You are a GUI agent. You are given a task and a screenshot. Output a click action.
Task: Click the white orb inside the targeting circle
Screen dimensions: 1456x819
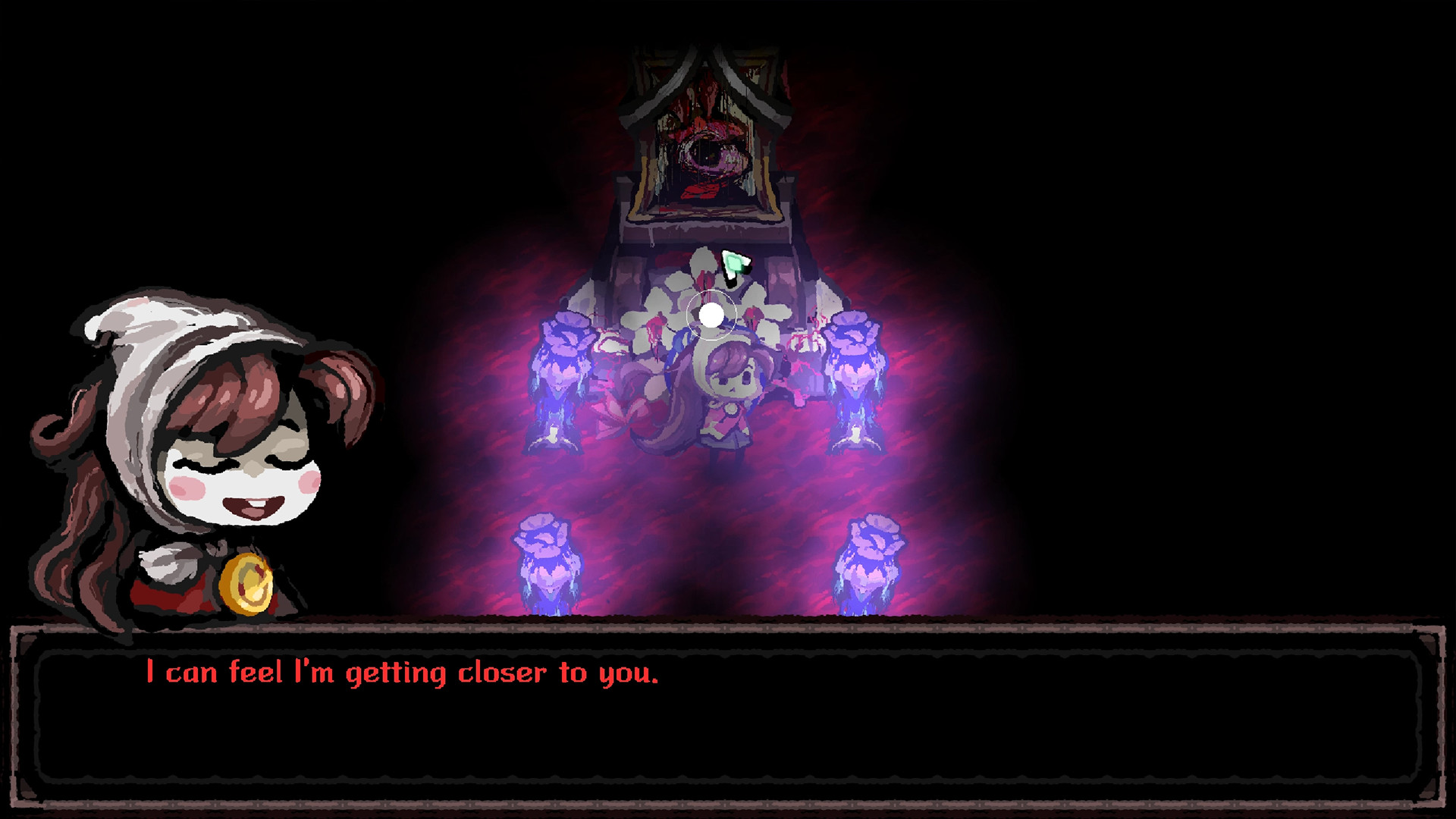coord(710,317)
